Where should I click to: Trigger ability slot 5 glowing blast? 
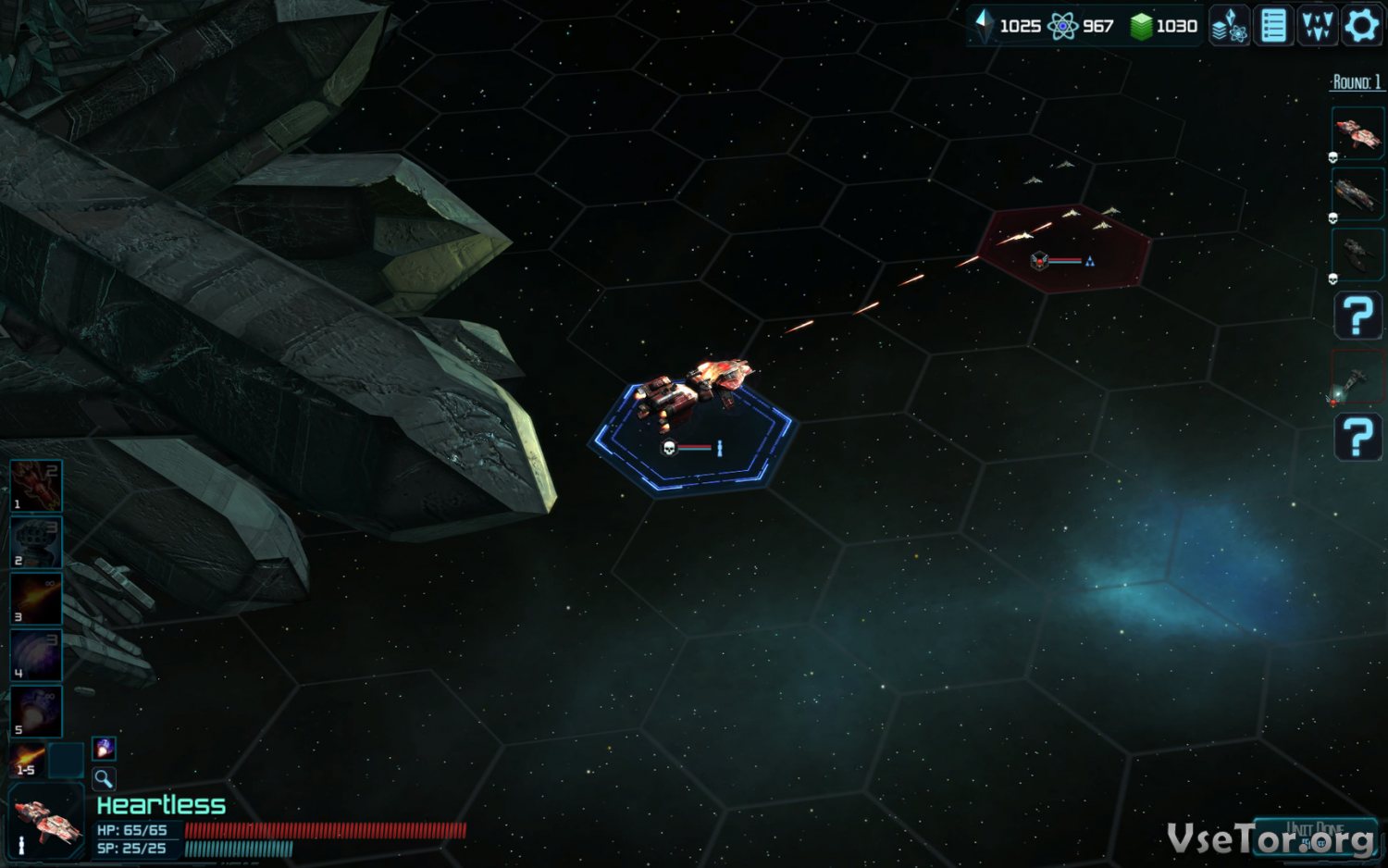pos(36,712)
